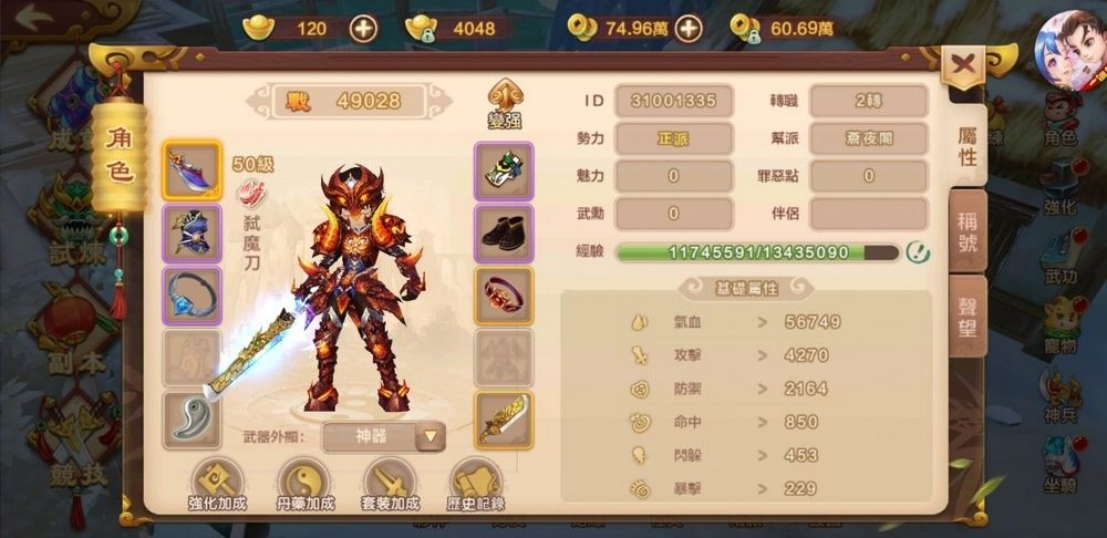Select the 屬性 tab

pyautogui.click(x=967, y=146)
